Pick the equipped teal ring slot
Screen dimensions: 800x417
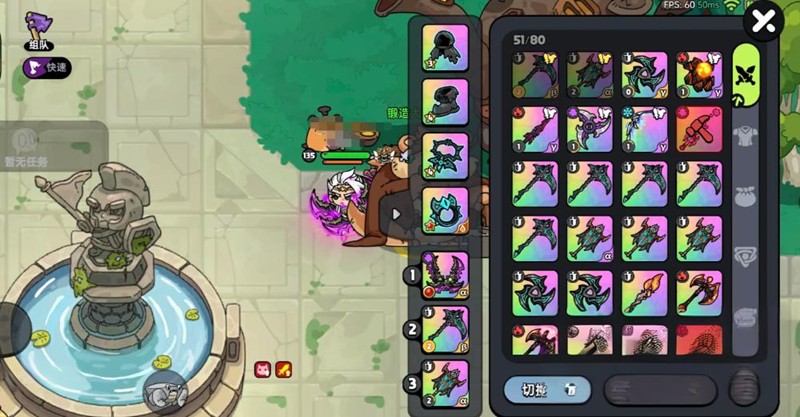tap(445, 209)
